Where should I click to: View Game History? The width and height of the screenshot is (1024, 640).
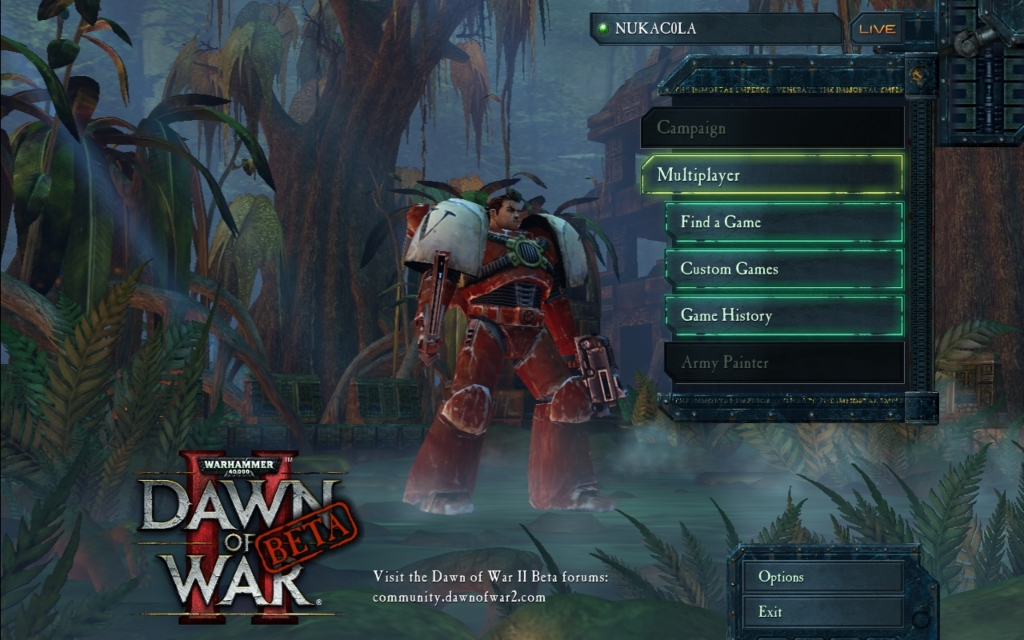(784, 316)
